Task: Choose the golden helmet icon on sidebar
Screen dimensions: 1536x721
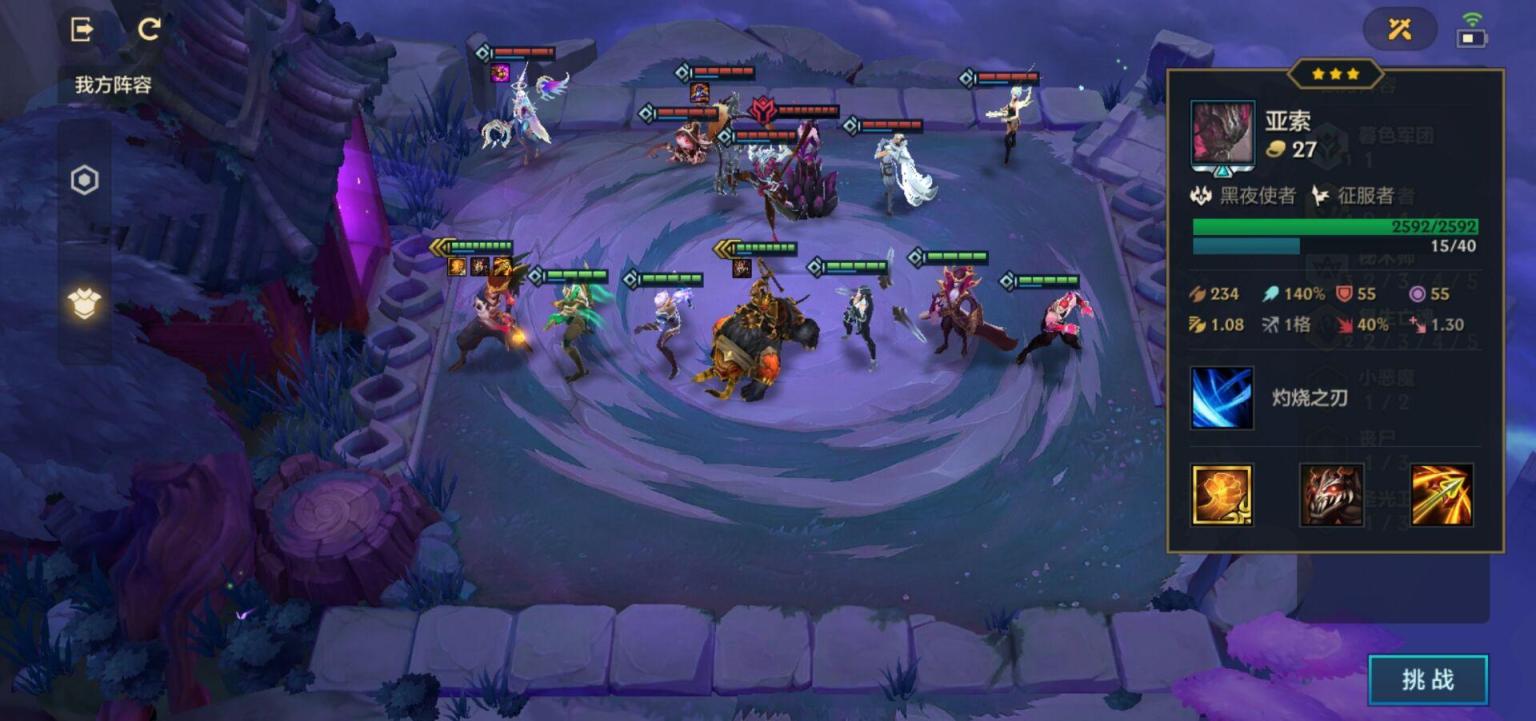Action: point(85,303)
